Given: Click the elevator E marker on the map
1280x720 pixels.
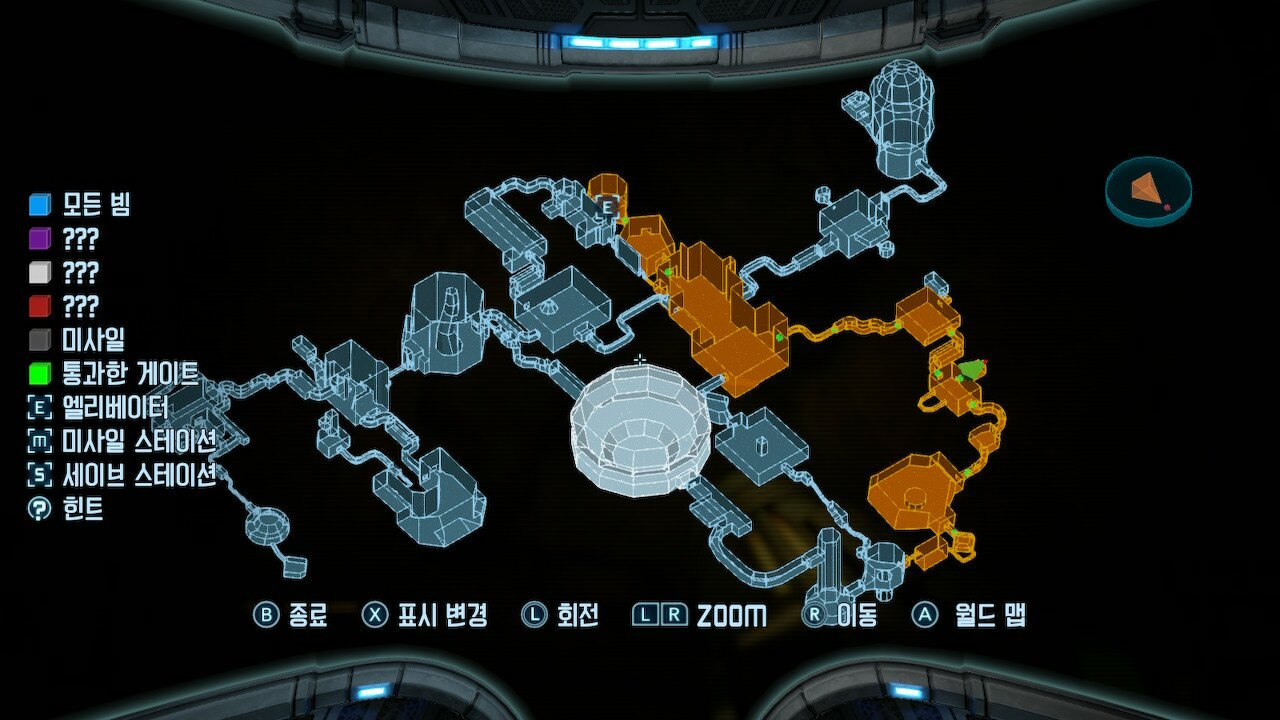Looking at the screenshot, I should tap(606, 207).
